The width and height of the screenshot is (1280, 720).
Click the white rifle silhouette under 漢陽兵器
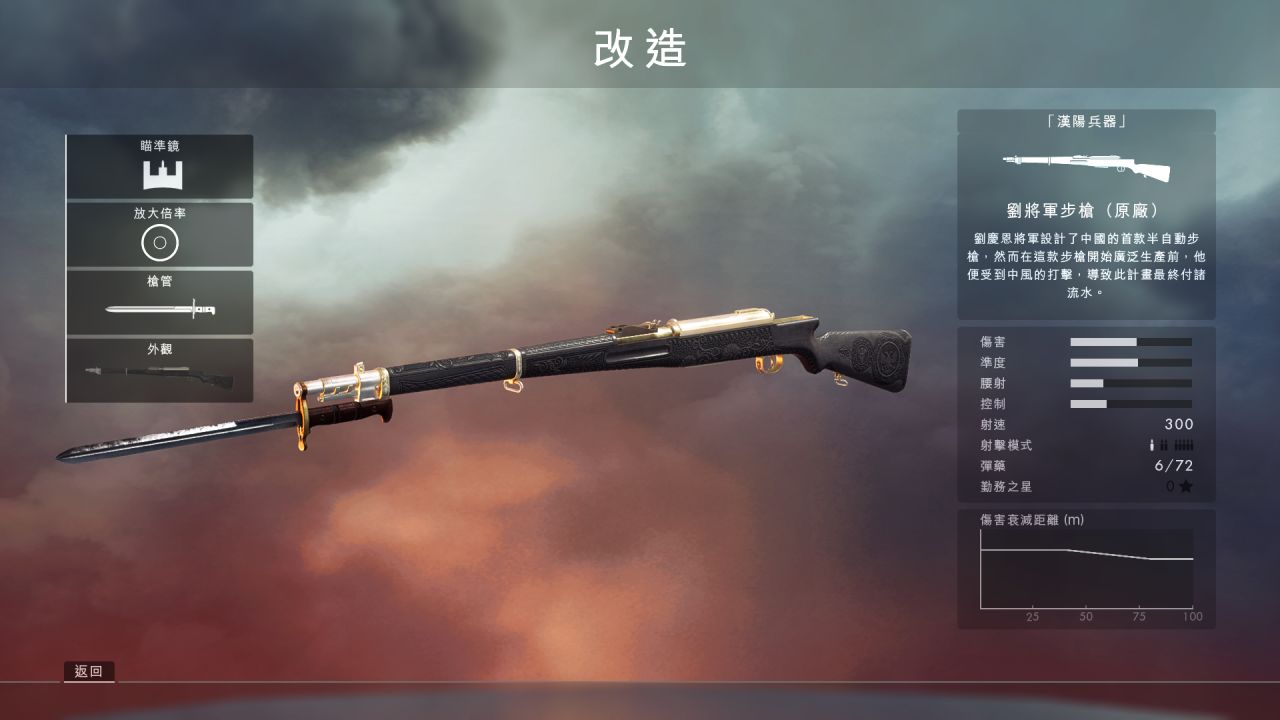tap(1083, 166)
